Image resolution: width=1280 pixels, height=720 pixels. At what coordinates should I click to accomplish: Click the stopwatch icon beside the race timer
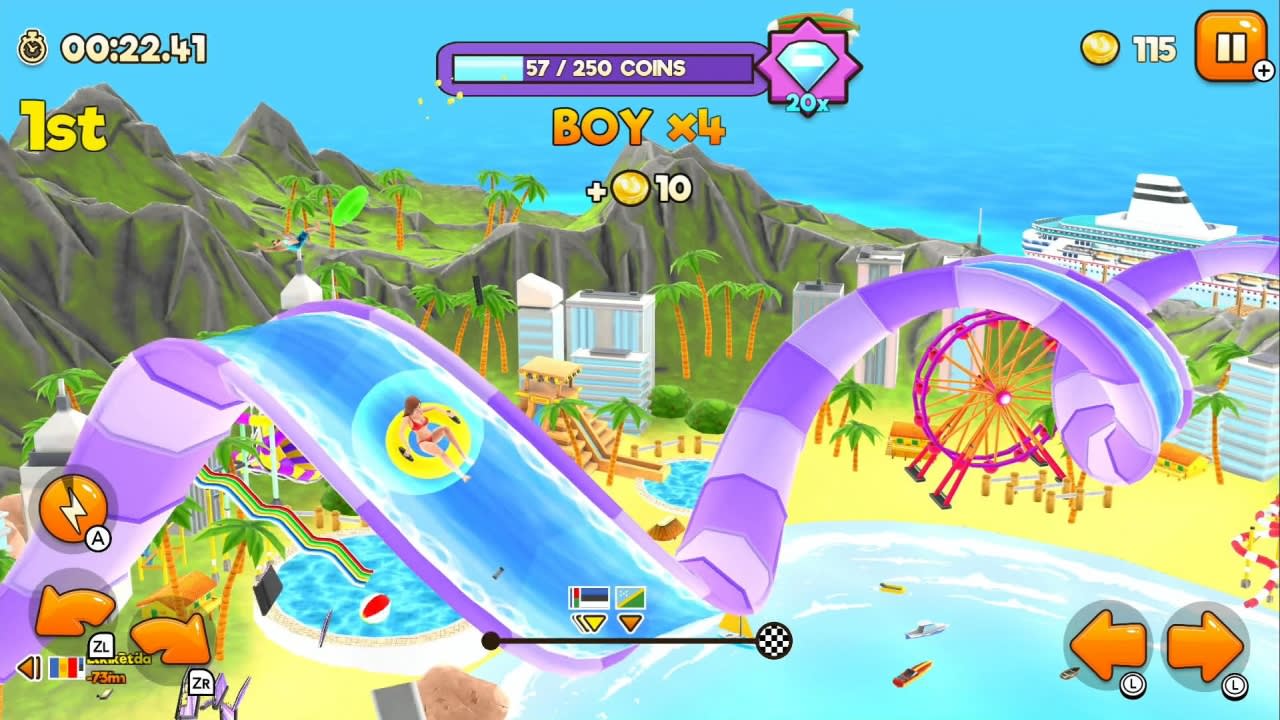pos(33,47)
